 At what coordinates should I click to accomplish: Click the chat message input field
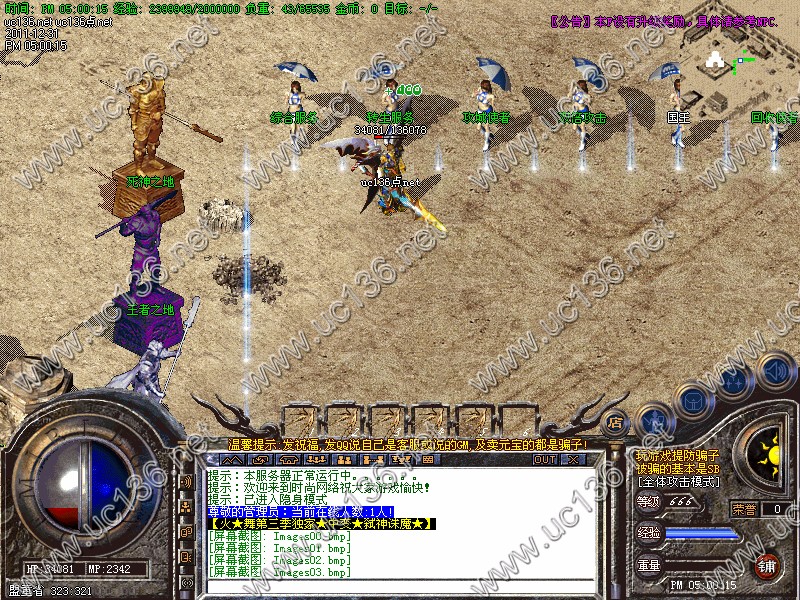pyautogui.click(x=400, y=583)
